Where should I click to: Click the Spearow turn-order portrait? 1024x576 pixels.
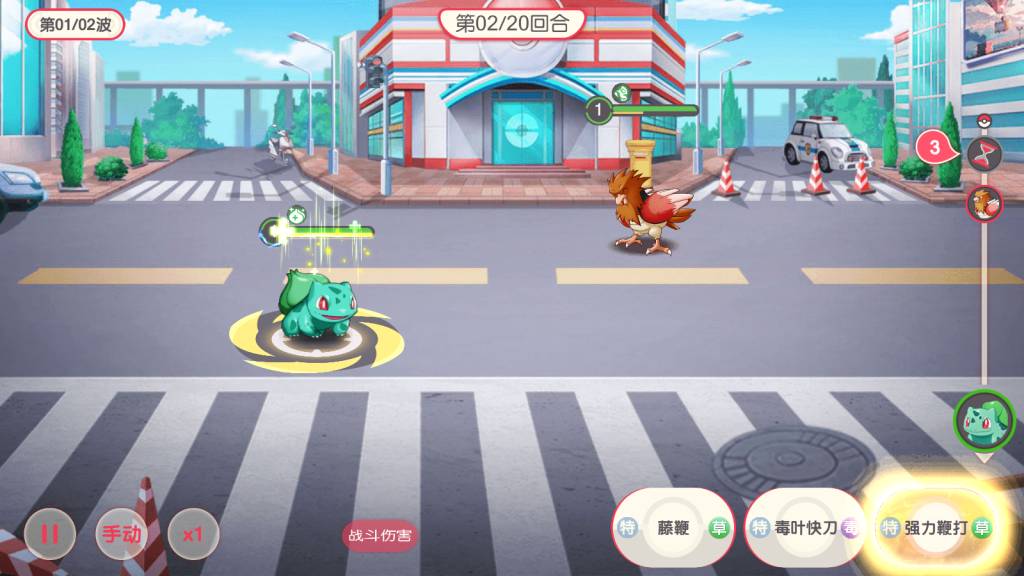click(984, 204)
